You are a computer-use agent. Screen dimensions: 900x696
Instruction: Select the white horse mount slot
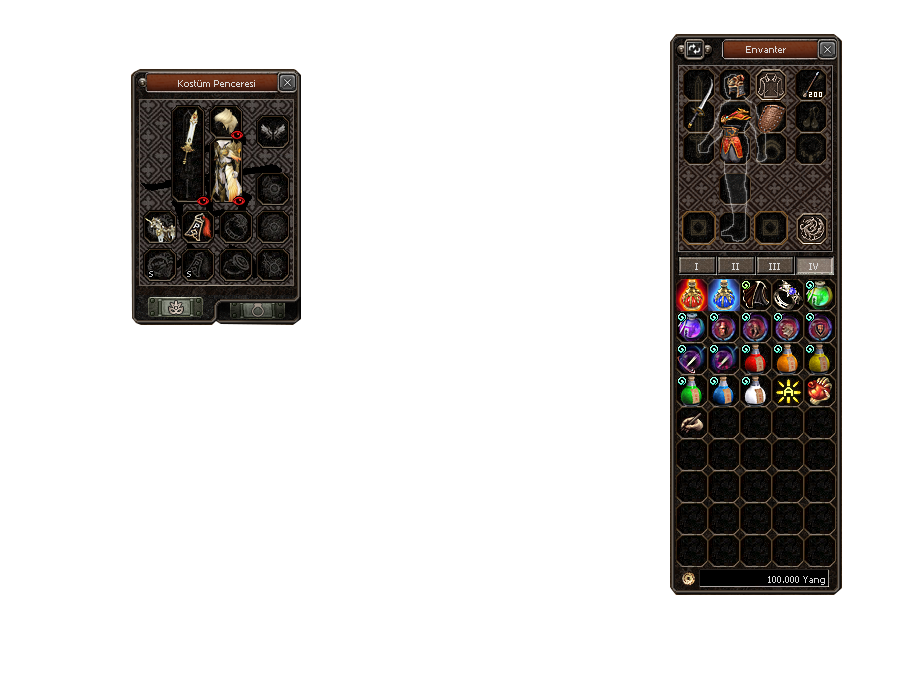[x=161, y=228]
